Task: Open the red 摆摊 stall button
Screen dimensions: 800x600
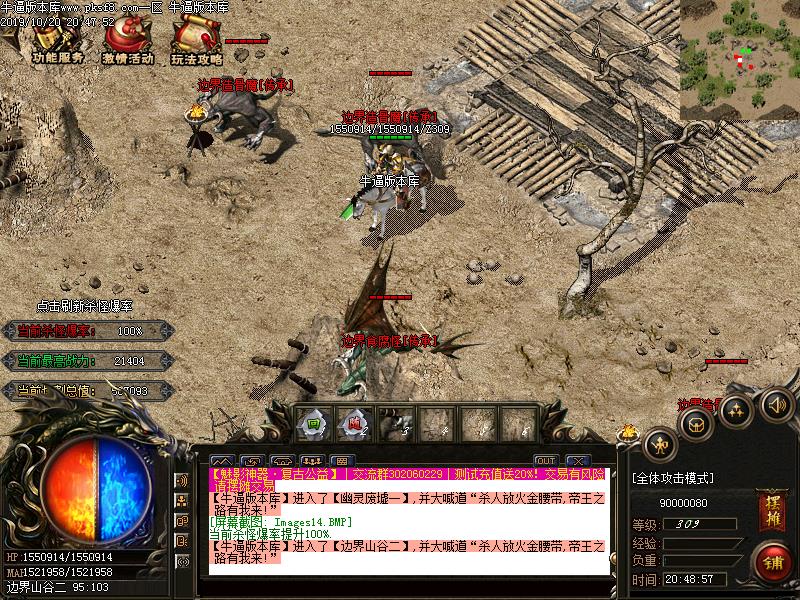Action: point(770,507)
